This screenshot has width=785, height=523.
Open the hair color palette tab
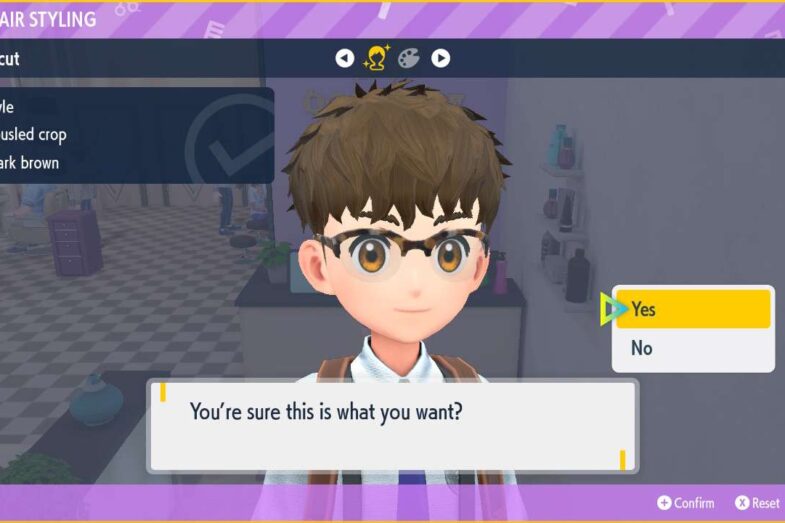coord(408,58)
